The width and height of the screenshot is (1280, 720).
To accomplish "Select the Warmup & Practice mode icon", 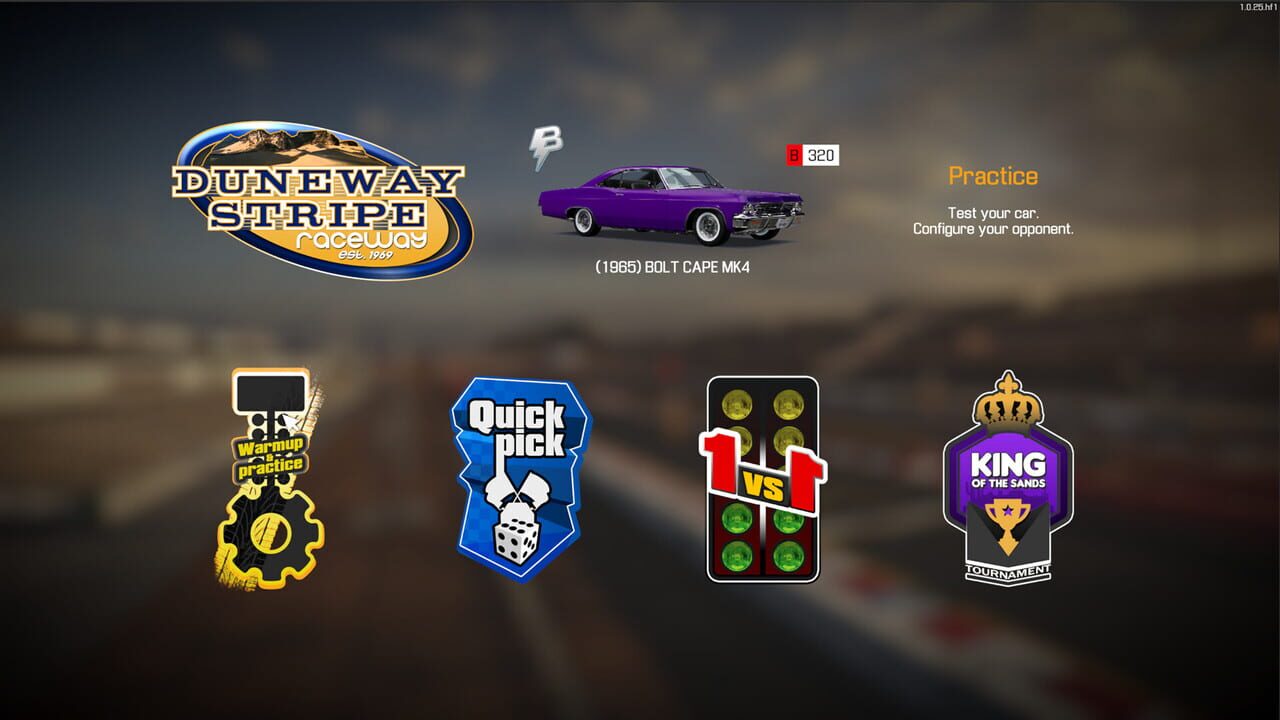I will coord(270,470).
